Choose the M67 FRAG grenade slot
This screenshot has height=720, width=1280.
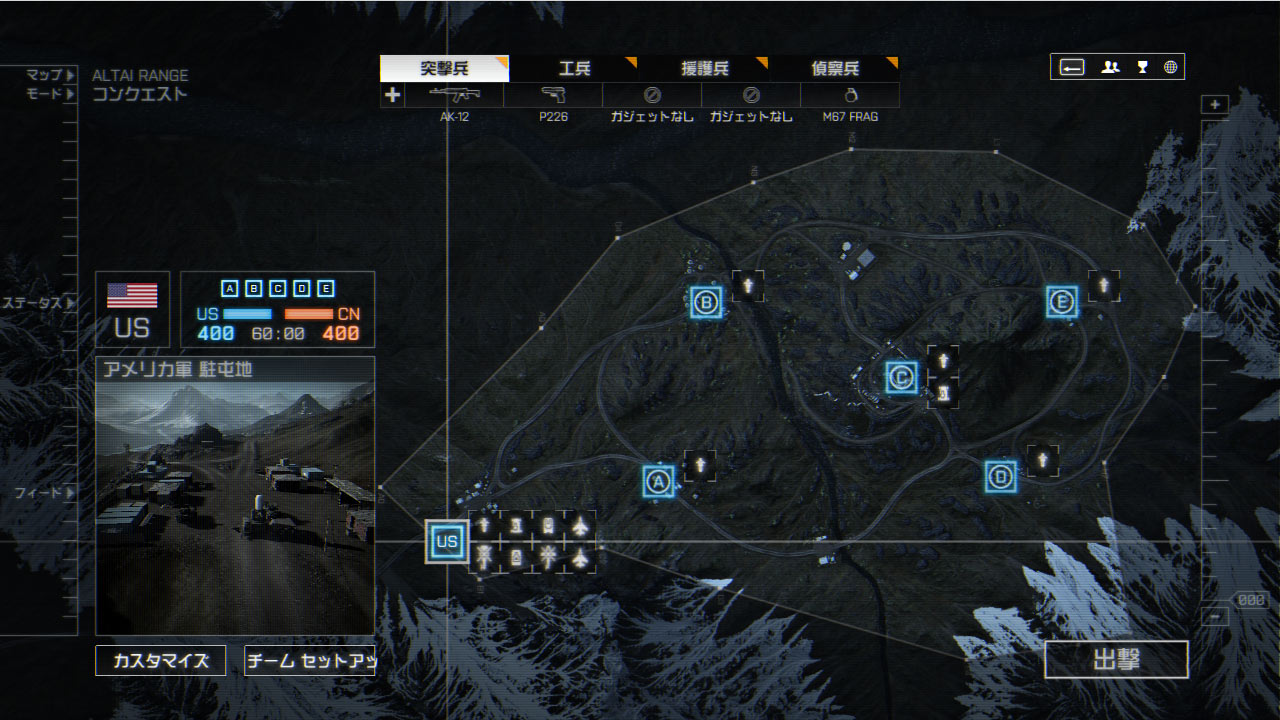click(850, 96)
